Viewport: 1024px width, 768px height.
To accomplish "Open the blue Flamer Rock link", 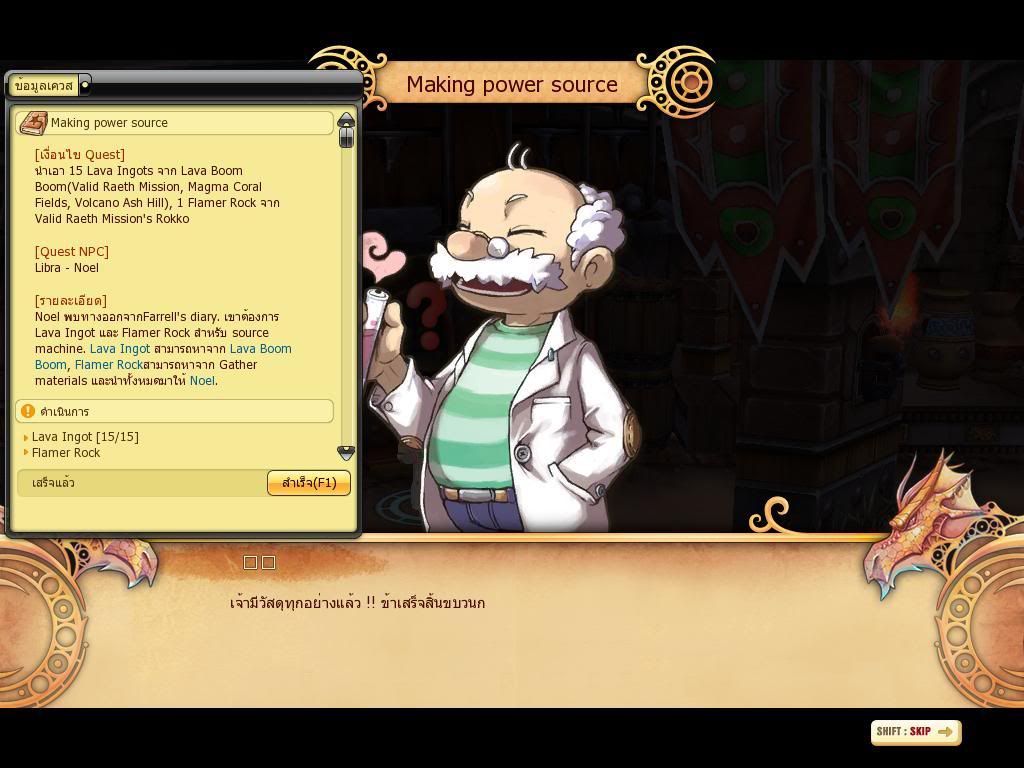I will coord(109,365).
